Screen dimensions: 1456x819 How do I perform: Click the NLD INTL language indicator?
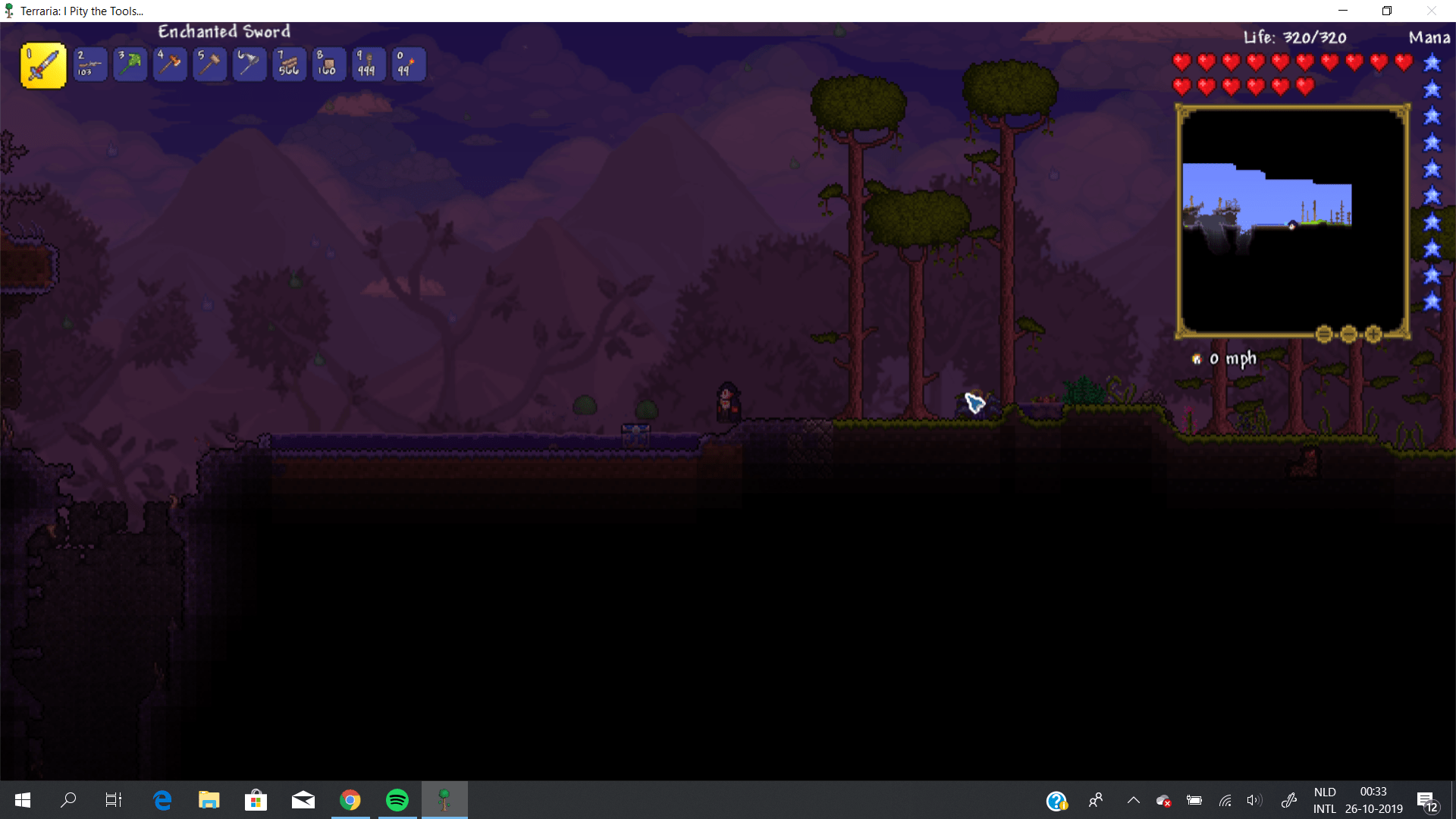[1324, 800]
